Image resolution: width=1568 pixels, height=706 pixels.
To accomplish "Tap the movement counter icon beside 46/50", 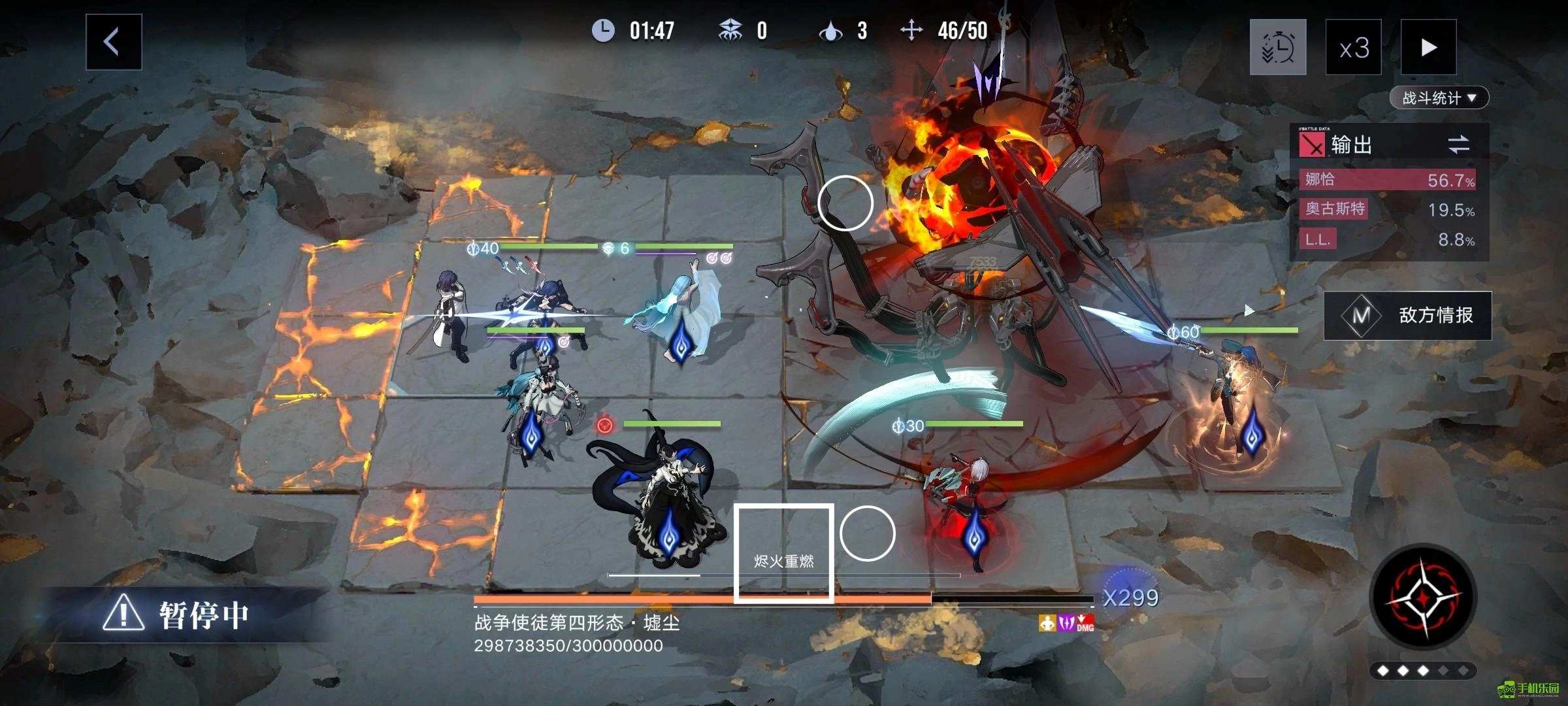I will 912,28.
